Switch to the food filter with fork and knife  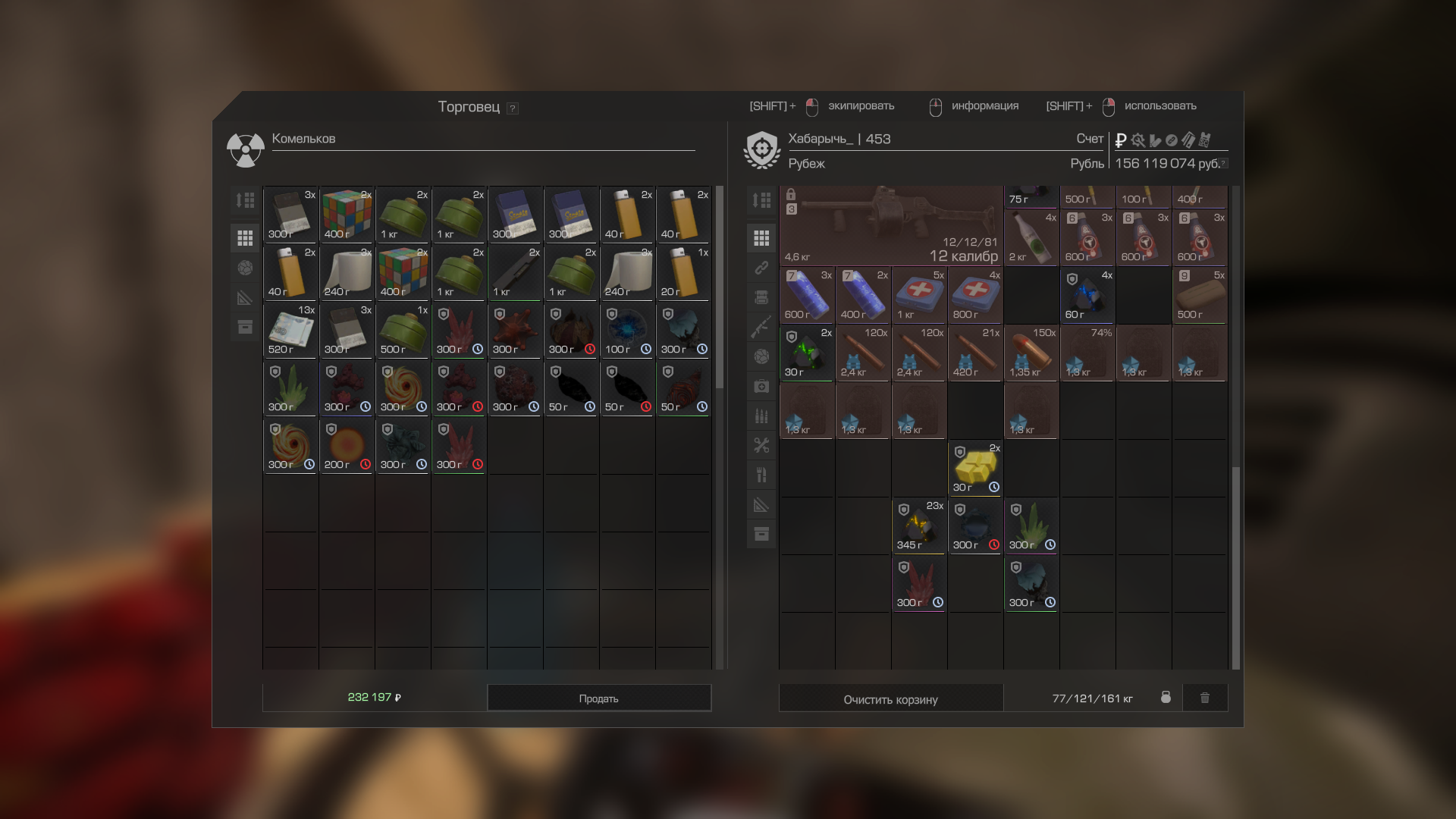point(761,475)
